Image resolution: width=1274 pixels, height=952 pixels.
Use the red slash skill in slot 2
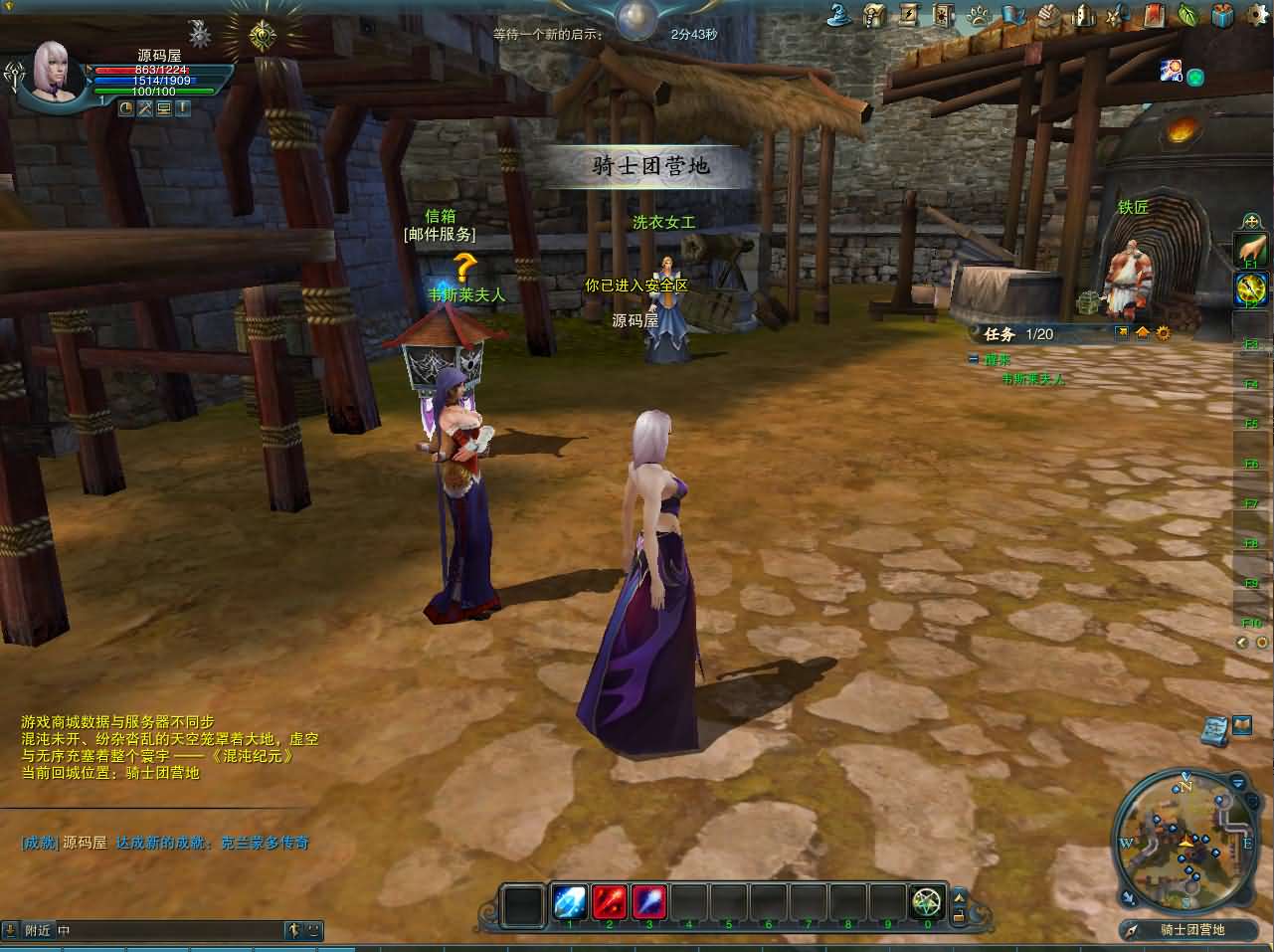[x=609, y=902]
